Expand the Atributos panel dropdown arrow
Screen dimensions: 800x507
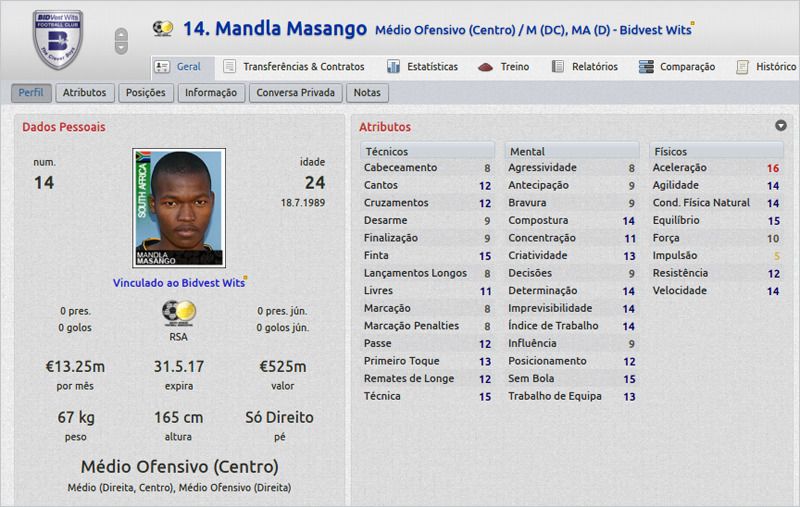click(780, 126)
